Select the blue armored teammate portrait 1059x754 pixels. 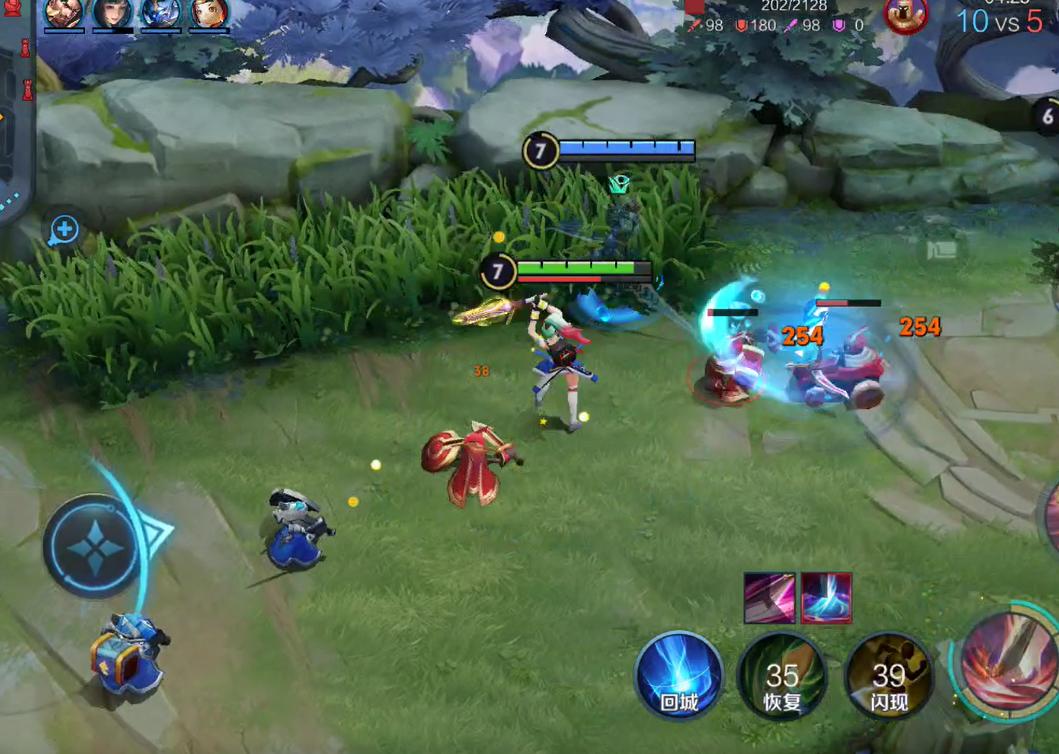[x=161, y=14]
